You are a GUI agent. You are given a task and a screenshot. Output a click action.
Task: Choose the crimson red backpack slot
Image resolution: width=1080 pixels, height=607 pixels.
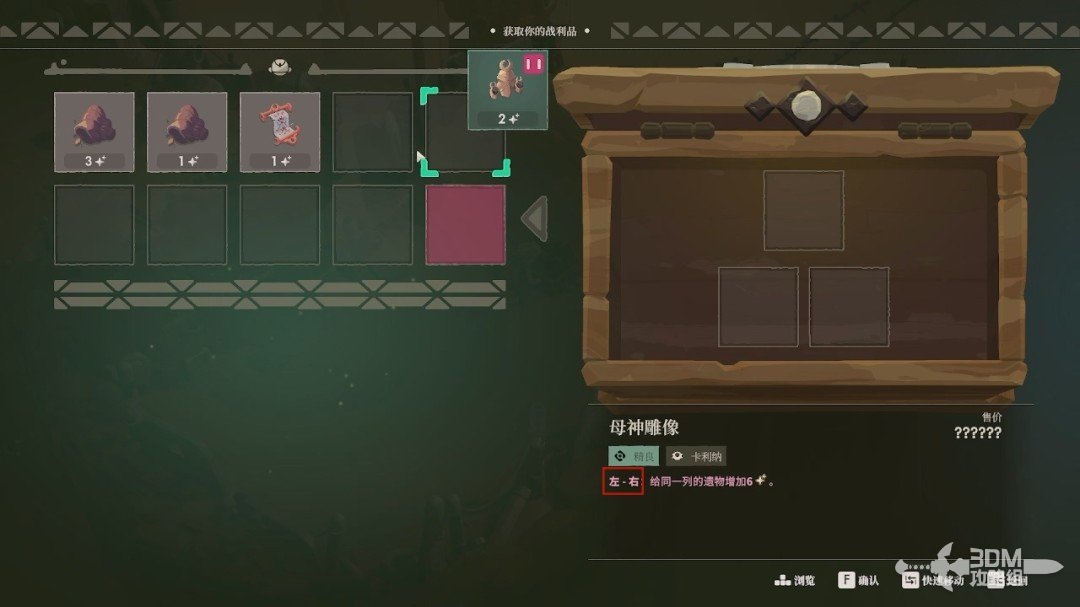click(x=465, y=225)
